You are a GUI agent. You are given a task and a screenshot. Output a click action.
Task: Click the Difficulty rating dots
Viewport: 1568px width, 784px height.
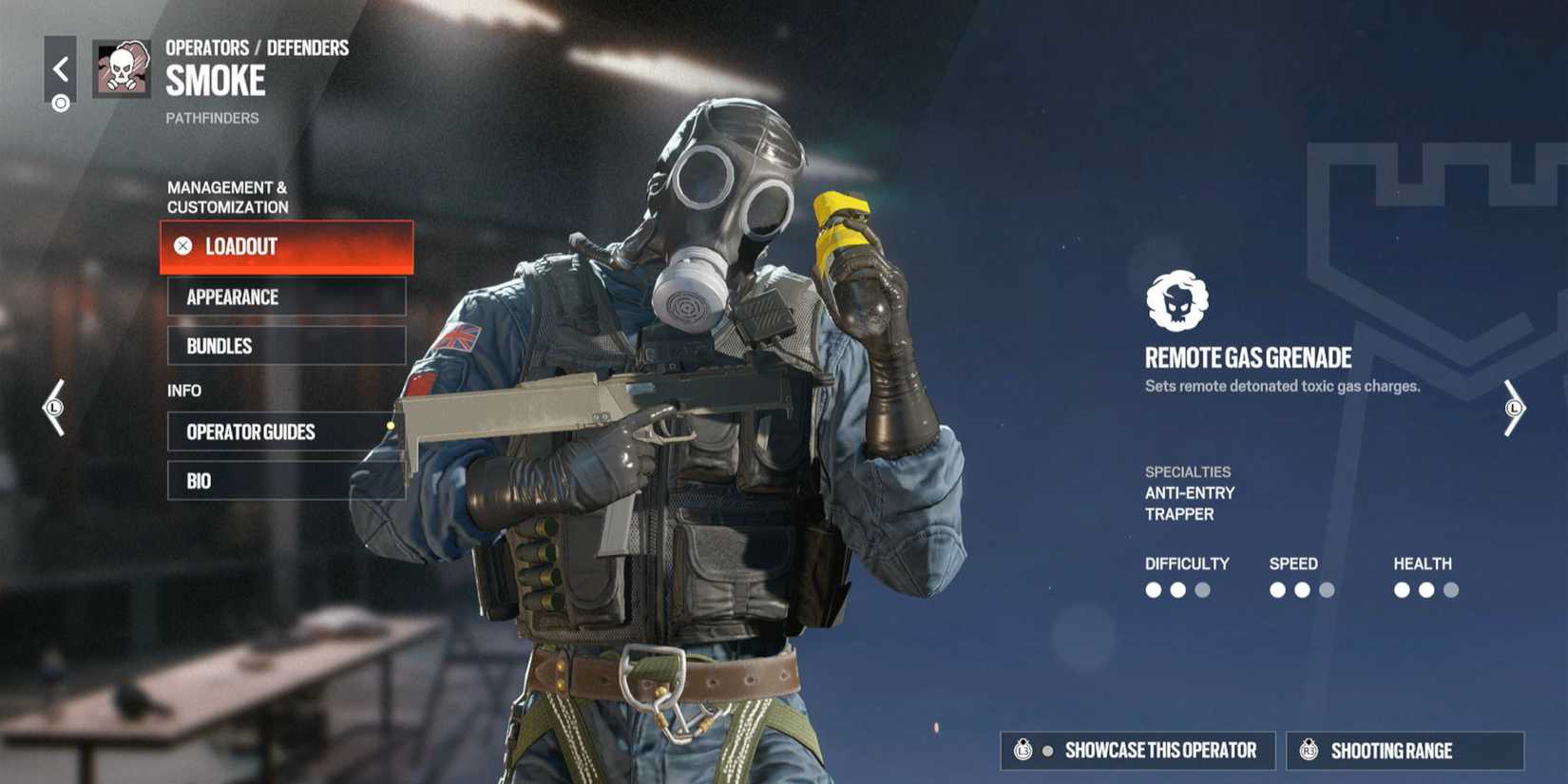pos(1178,589)
